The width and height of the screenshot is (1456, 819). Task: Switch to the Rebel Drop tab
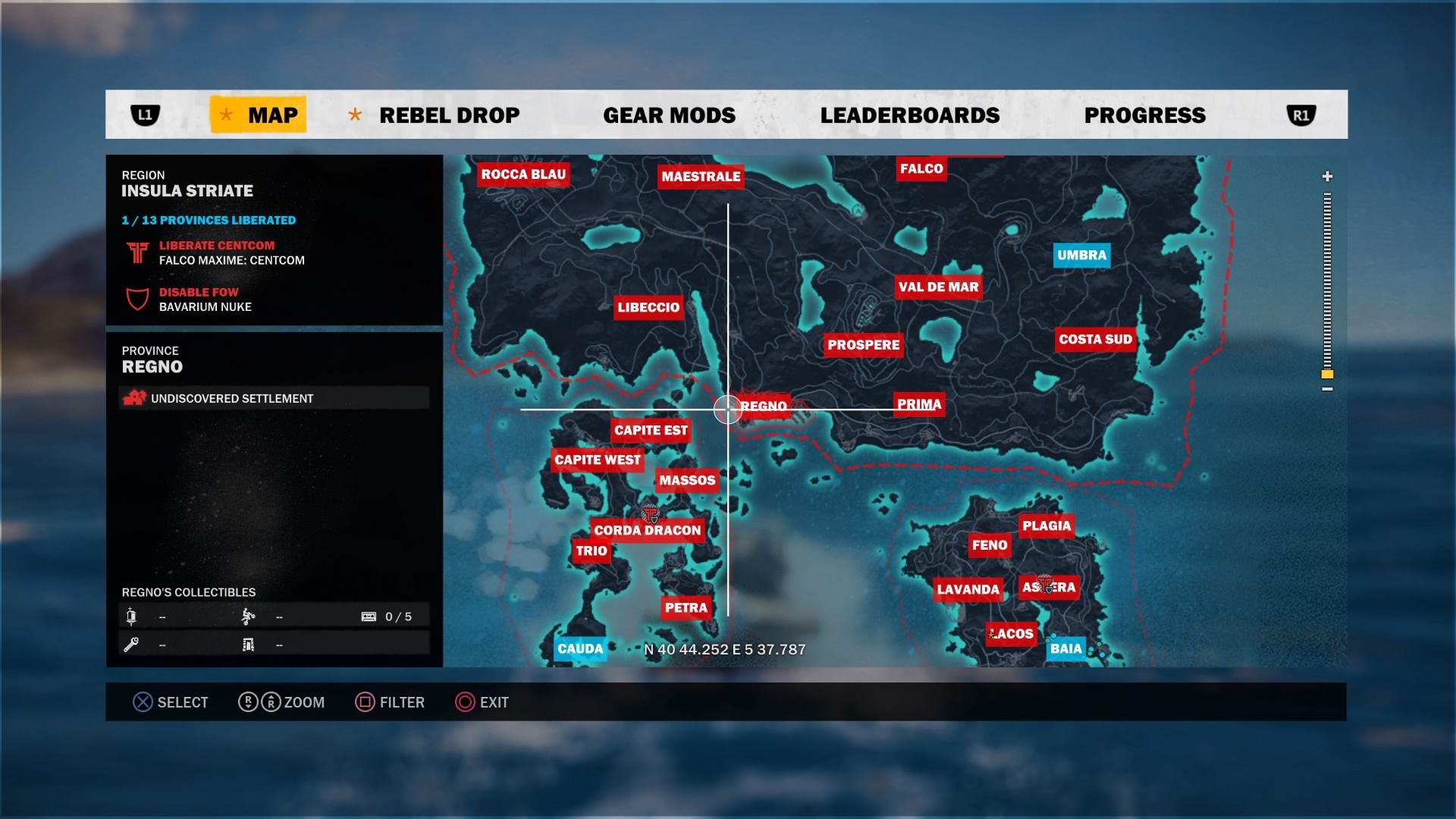[x=449, y=115]
